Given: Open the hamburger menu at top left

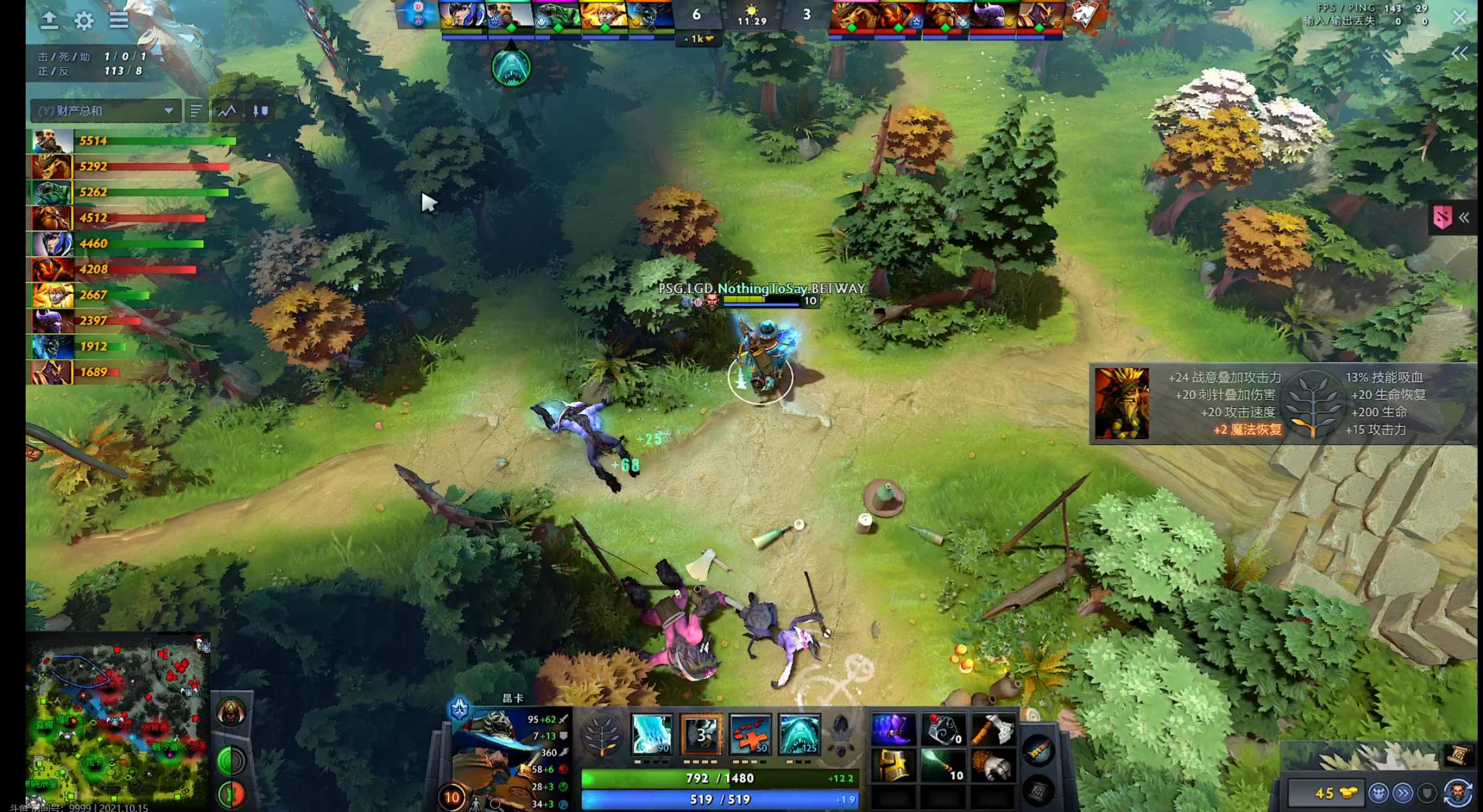Looking at the screenshot, I should pyautogui.click(x=119, y=20).
